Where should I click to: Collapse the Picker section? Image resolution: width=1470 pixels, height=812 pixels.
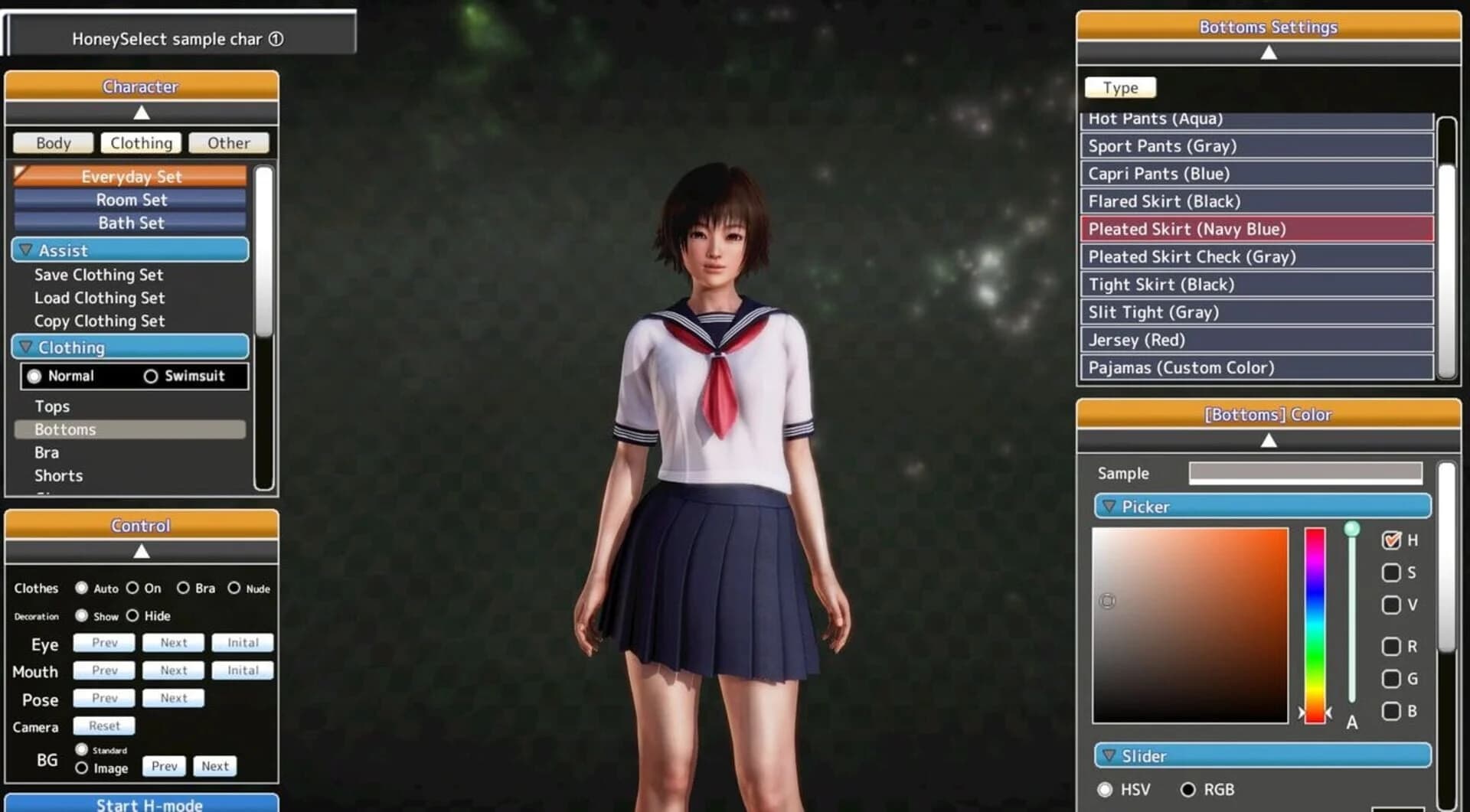(1108, 506)
